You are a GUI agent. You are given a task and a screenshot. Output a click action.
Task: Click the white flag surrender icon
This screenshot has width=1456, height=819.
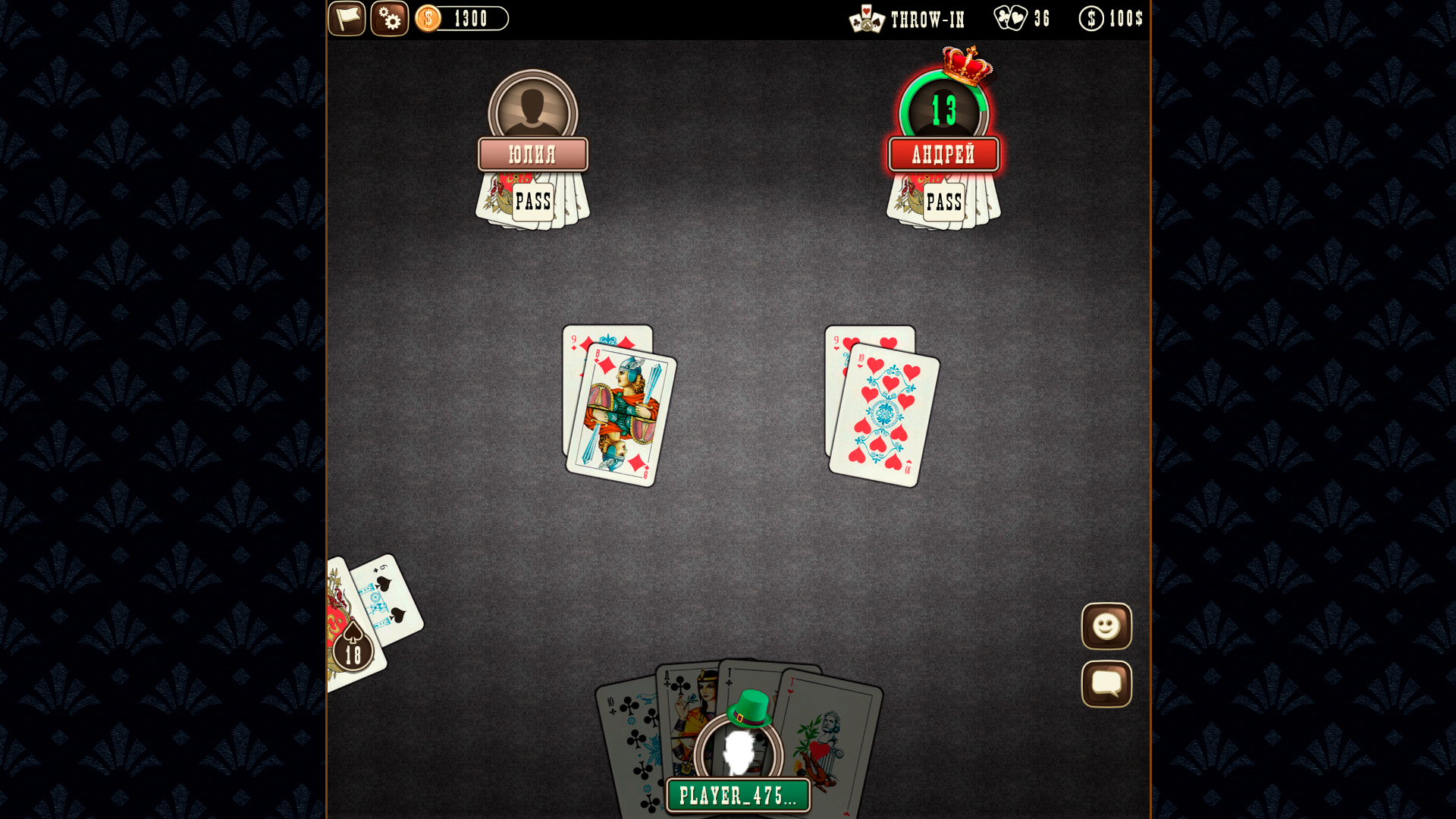(x=347, y=19)
